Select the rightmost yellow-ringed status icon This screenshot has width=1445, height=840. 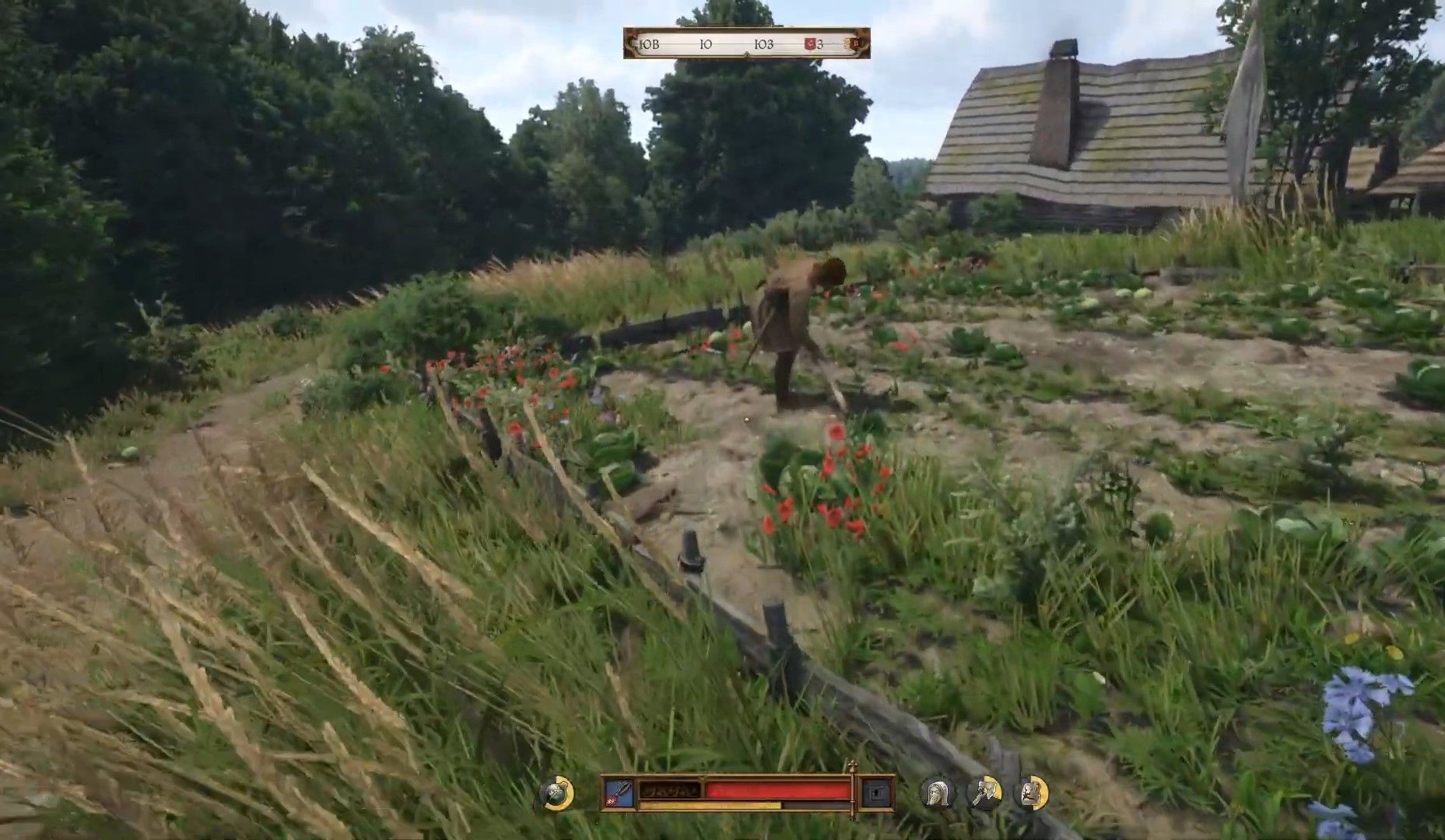[x=1033, y=793]
